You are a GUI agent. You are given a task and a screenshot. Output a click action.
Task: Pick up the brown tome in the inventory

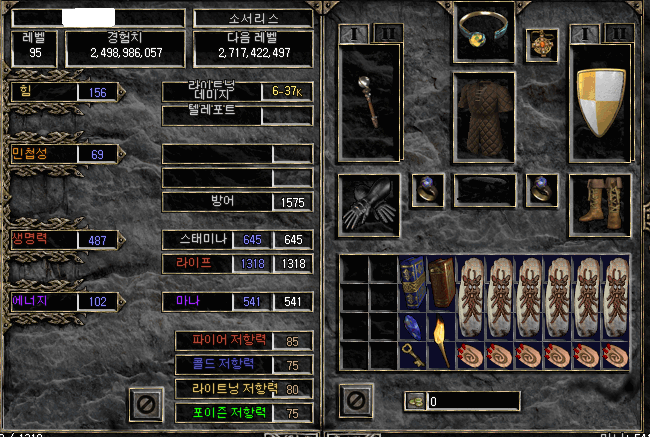(x=441, y=284)
